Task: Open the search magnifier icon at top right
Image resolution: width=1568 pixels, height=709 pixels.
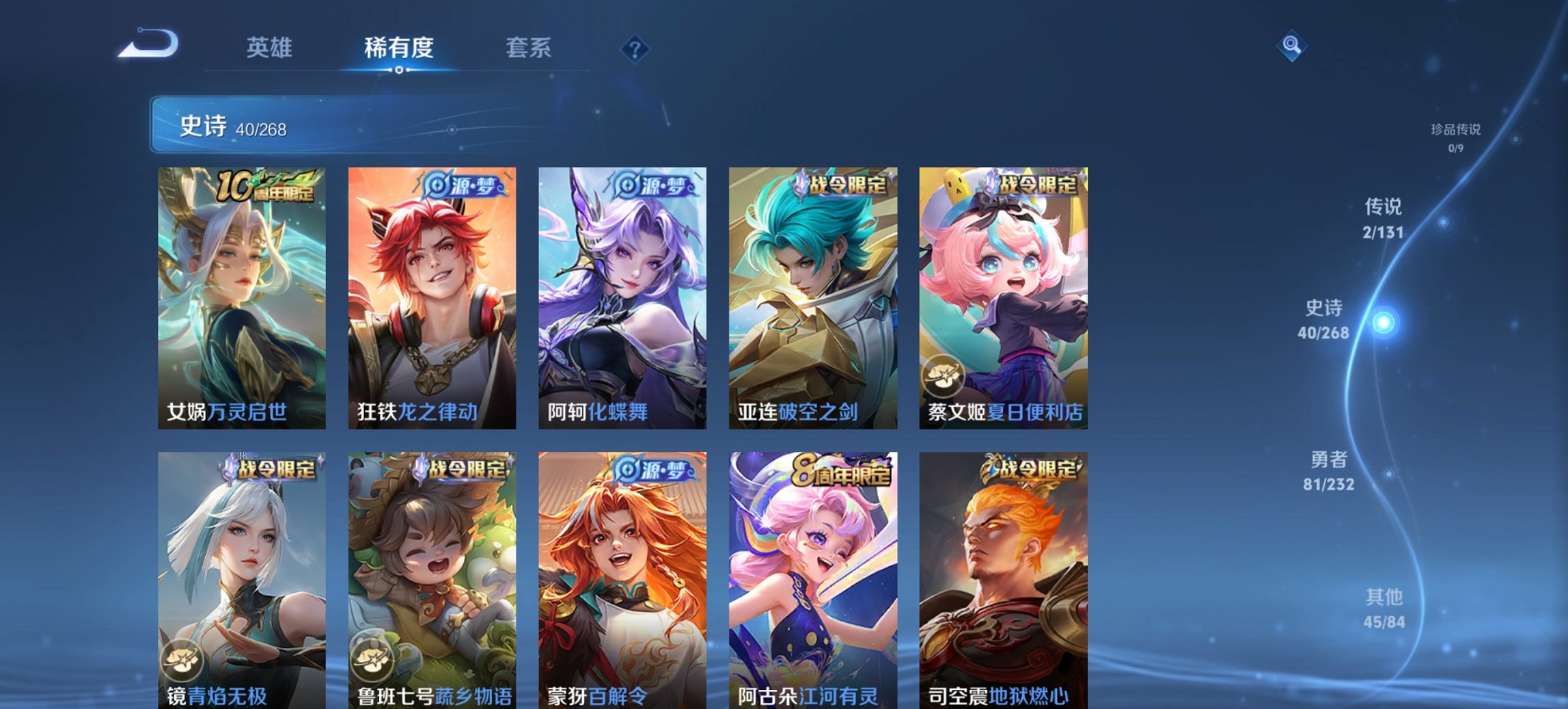Action: (x=1291, y=46)
